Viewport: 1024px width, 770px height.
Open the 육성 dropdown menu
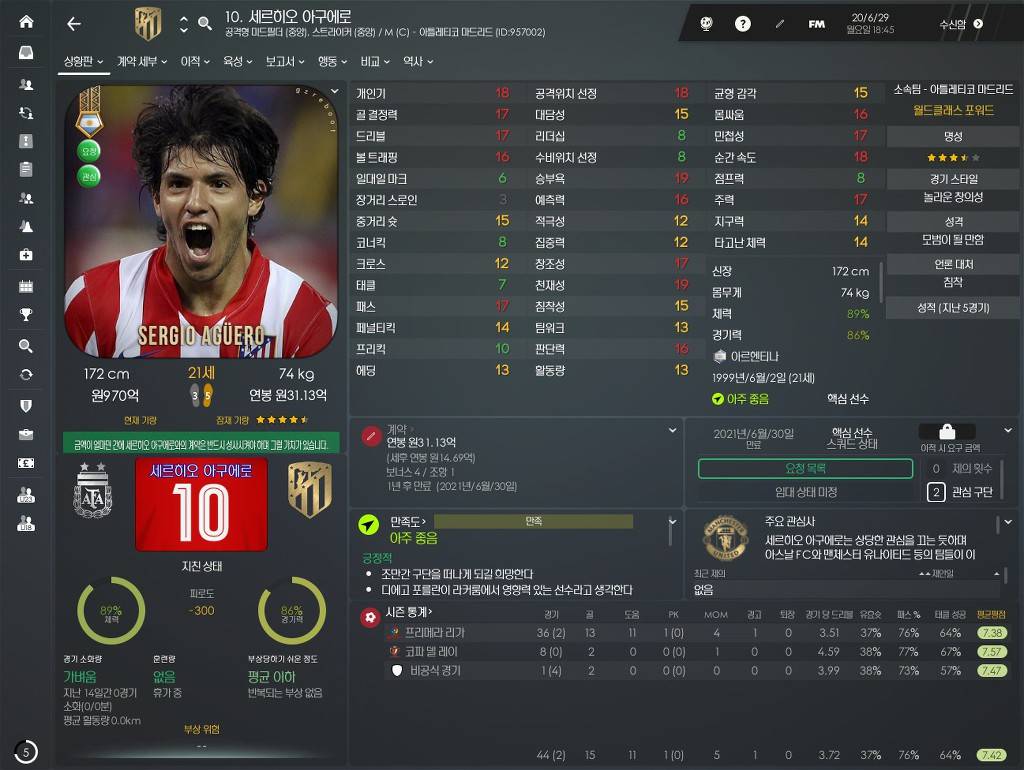pos(237,62)
